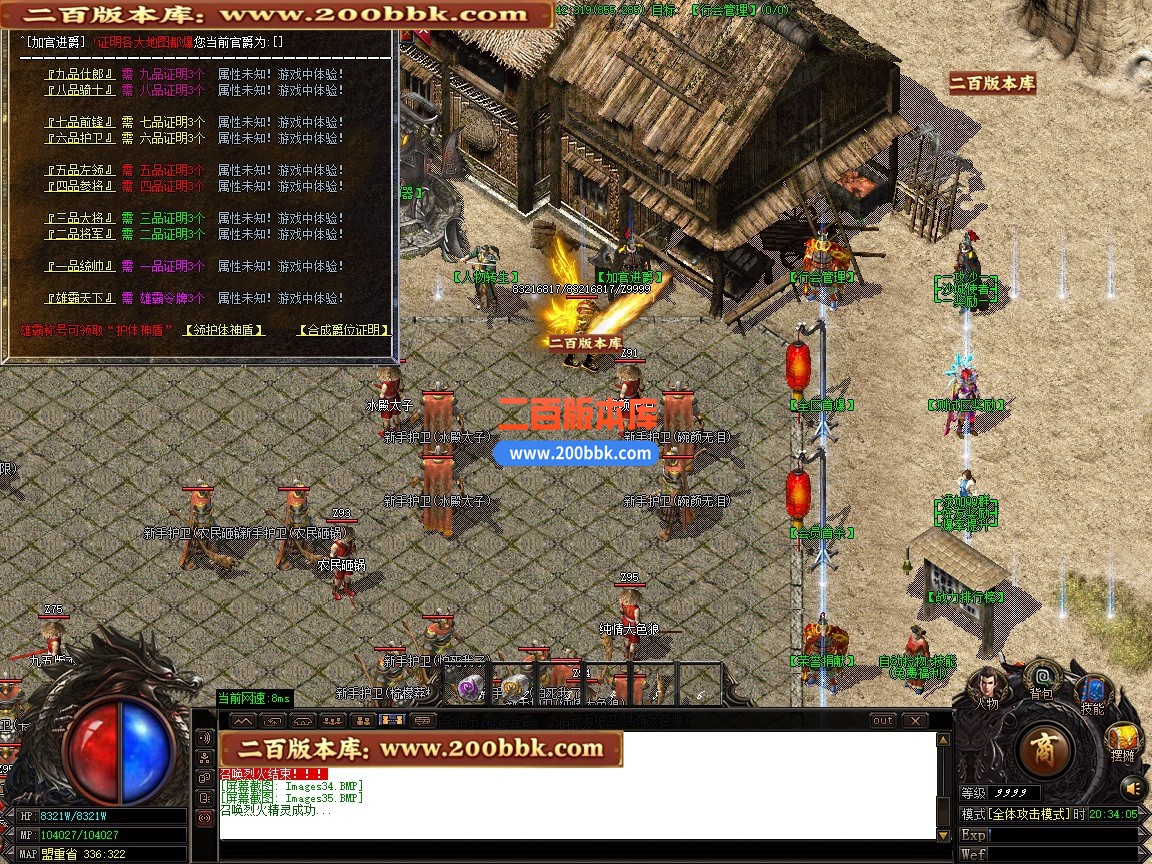This screenshot has height=864, width=1152.
Task: Pick the 五品左领 rank link
Action: pos(81,170)
